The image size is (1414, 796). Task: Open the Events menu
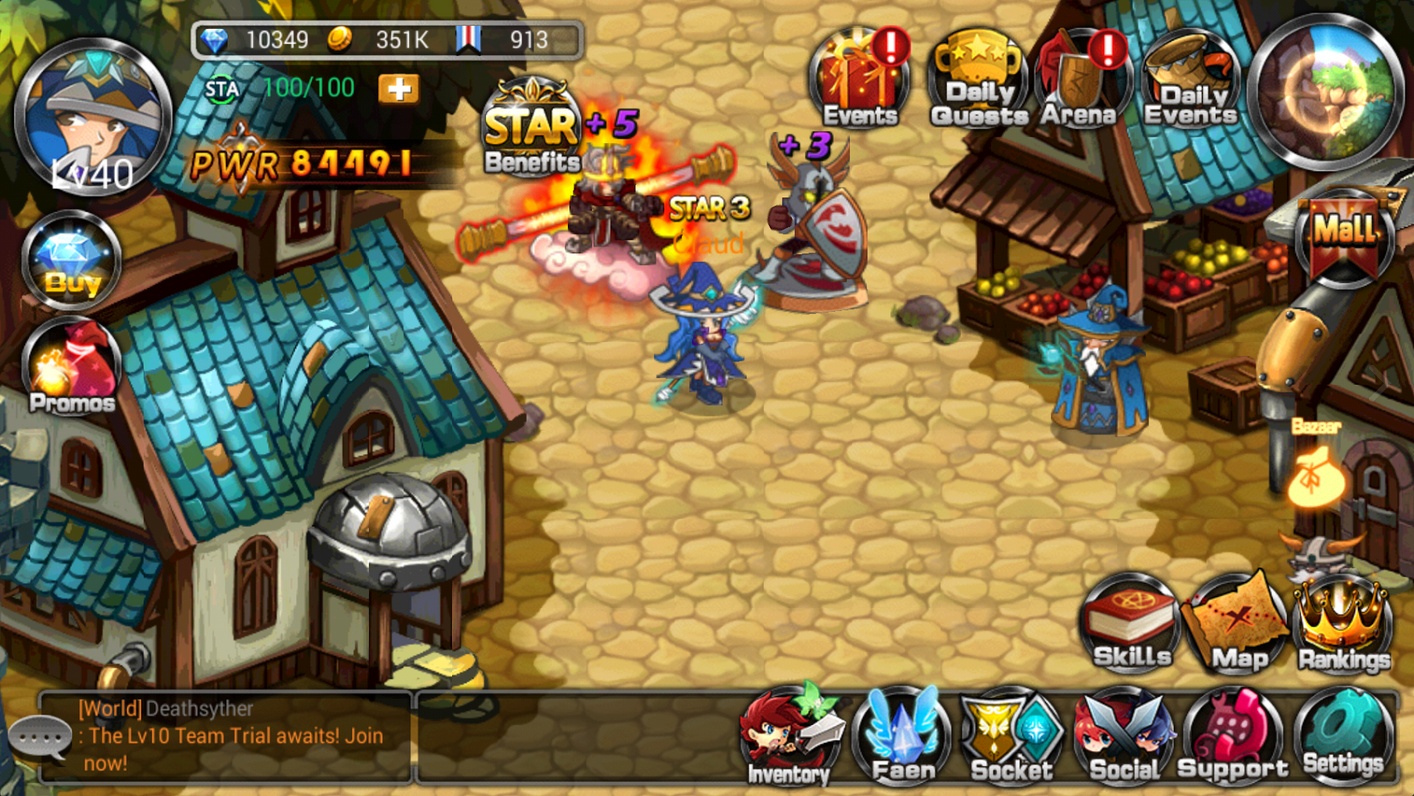[x=860, y=82]
